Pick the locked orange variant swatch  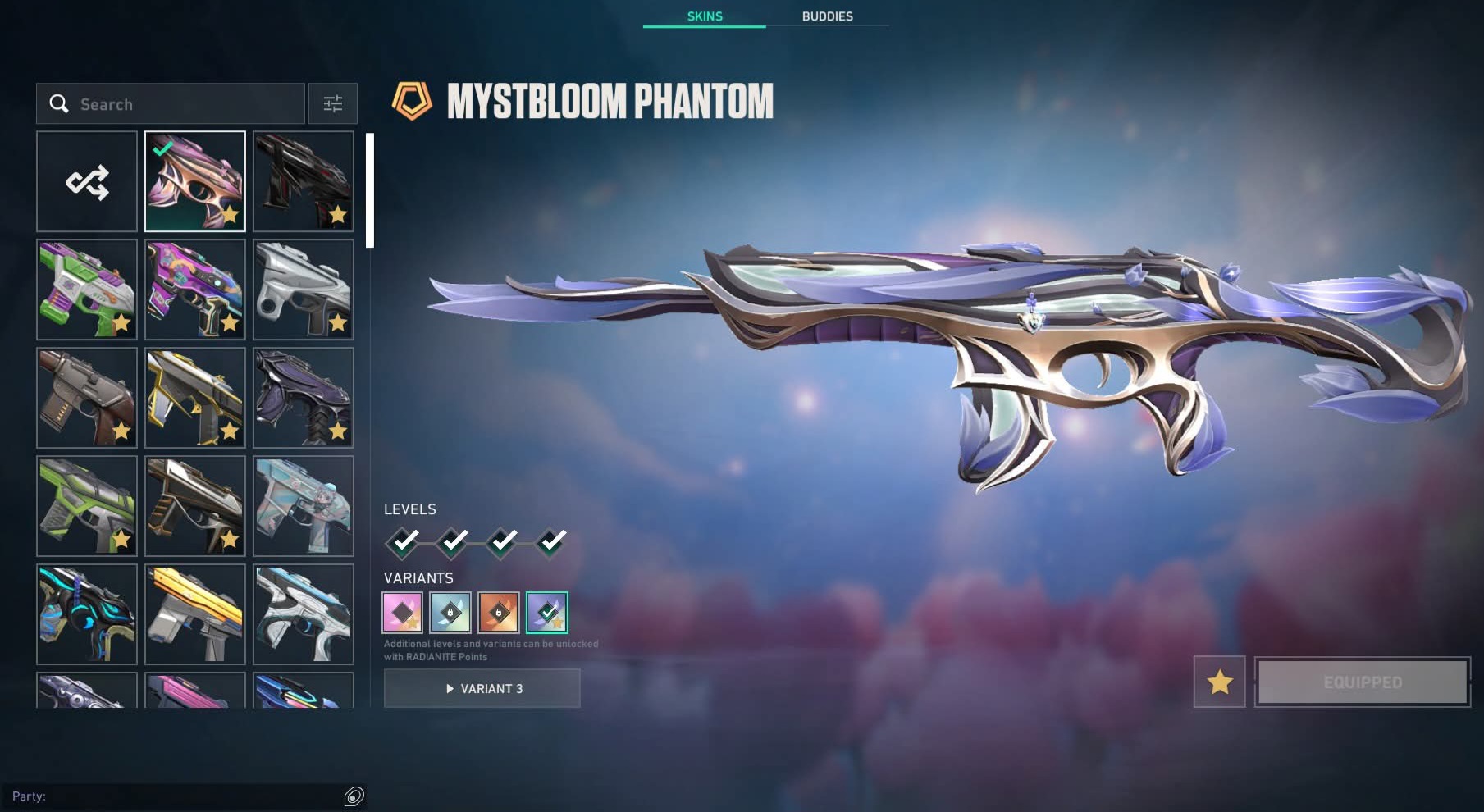[x=499, y=613]
